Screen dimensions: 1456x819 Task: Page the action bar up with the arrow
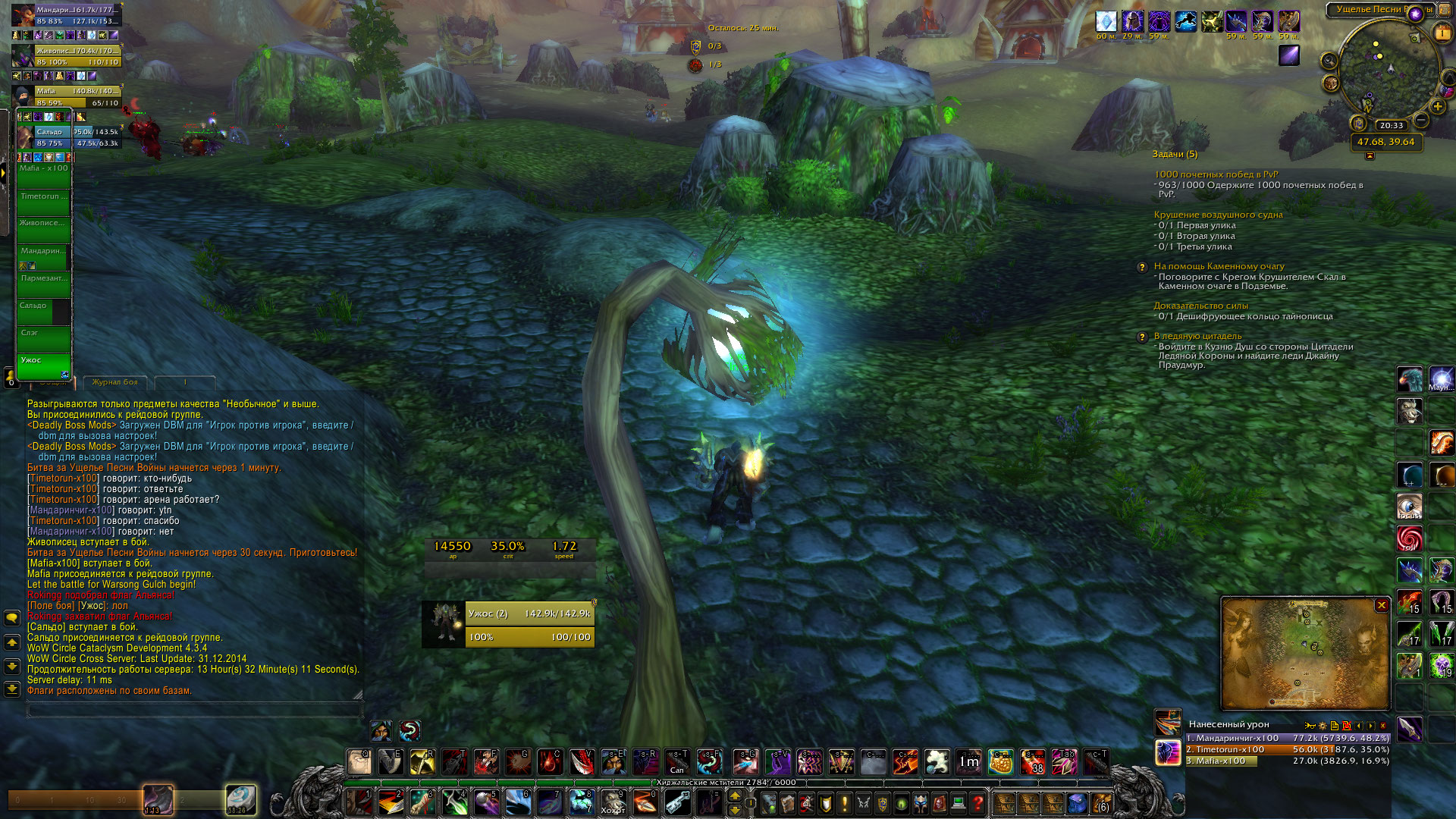734,795
